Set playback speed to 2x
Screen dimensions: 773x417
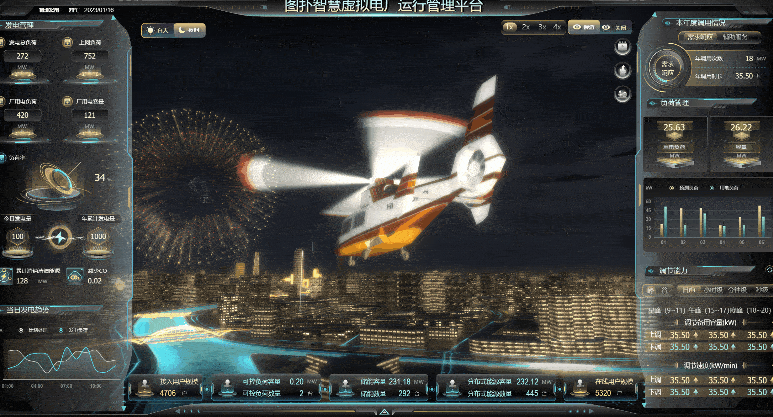(526, 28)
